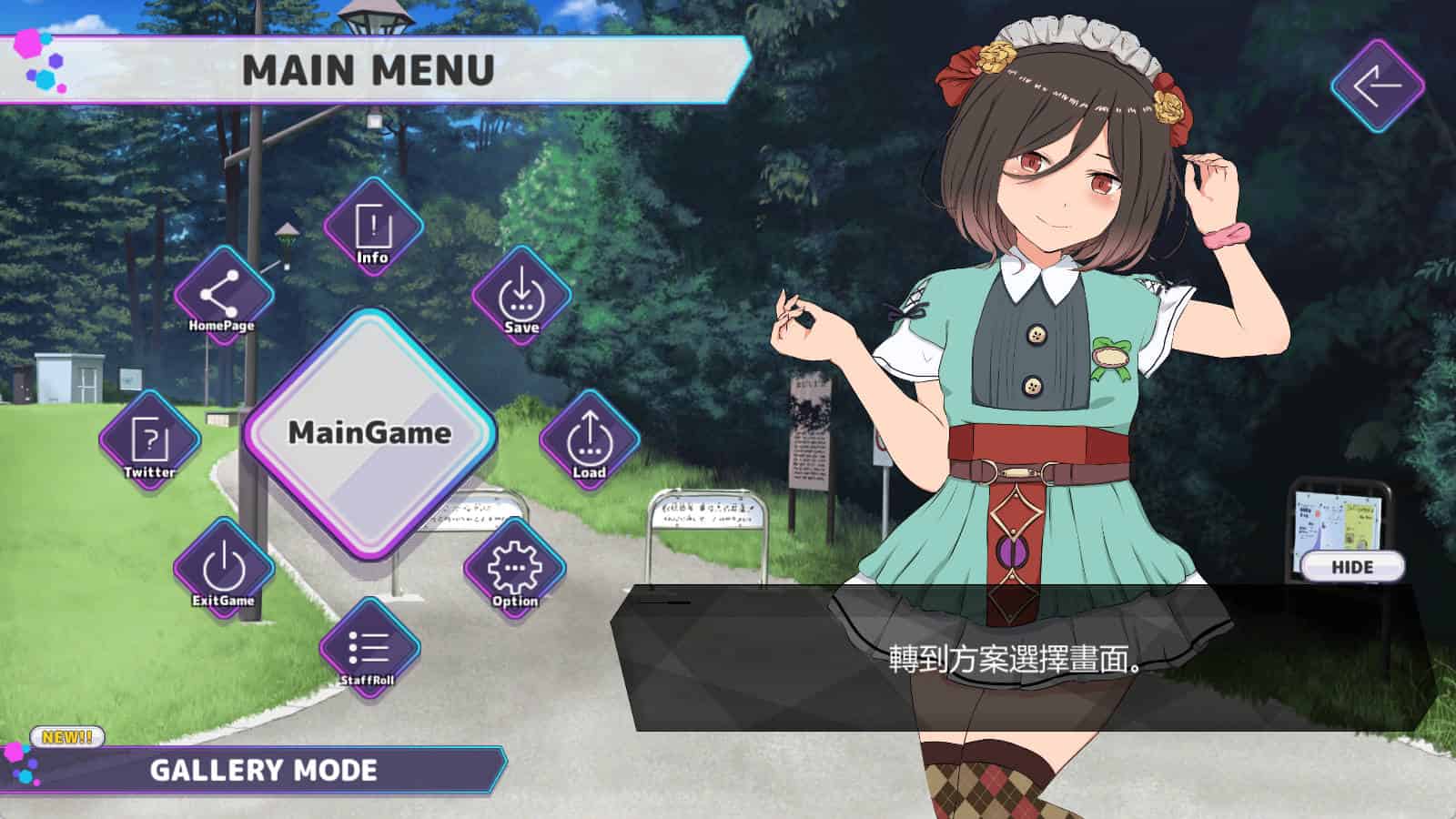
Task: Open the Info menu button
Action: pos(372,227)
